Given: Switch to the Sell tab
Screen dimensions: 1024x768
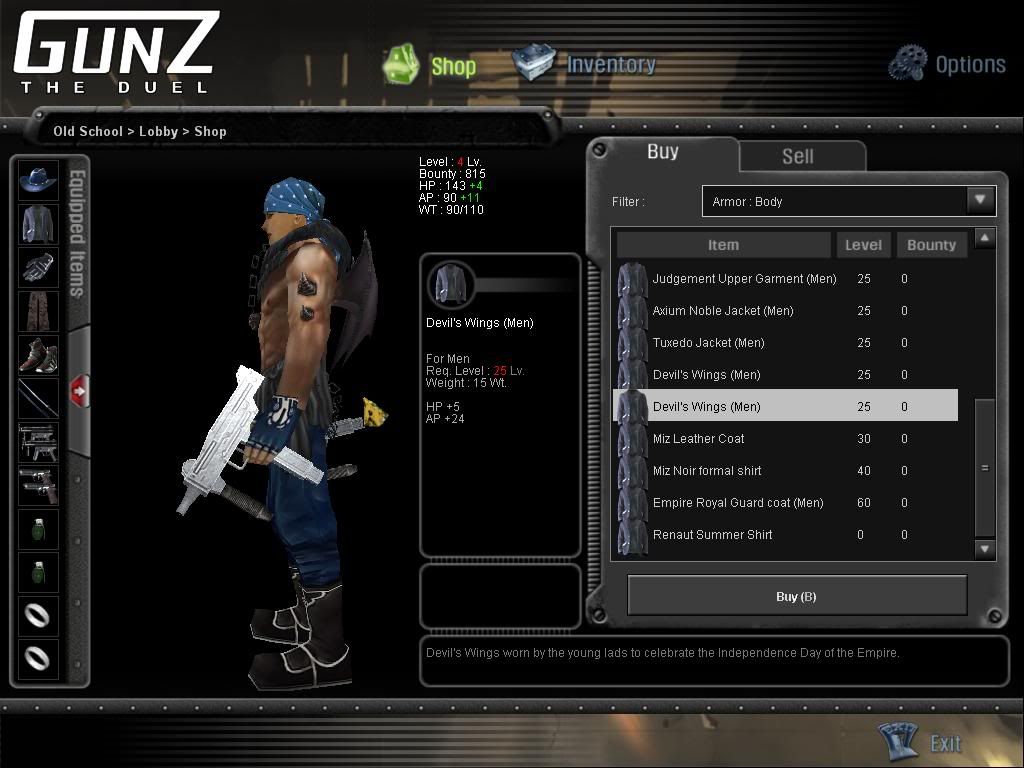Looking at the screenshot, I should point(797,156).
